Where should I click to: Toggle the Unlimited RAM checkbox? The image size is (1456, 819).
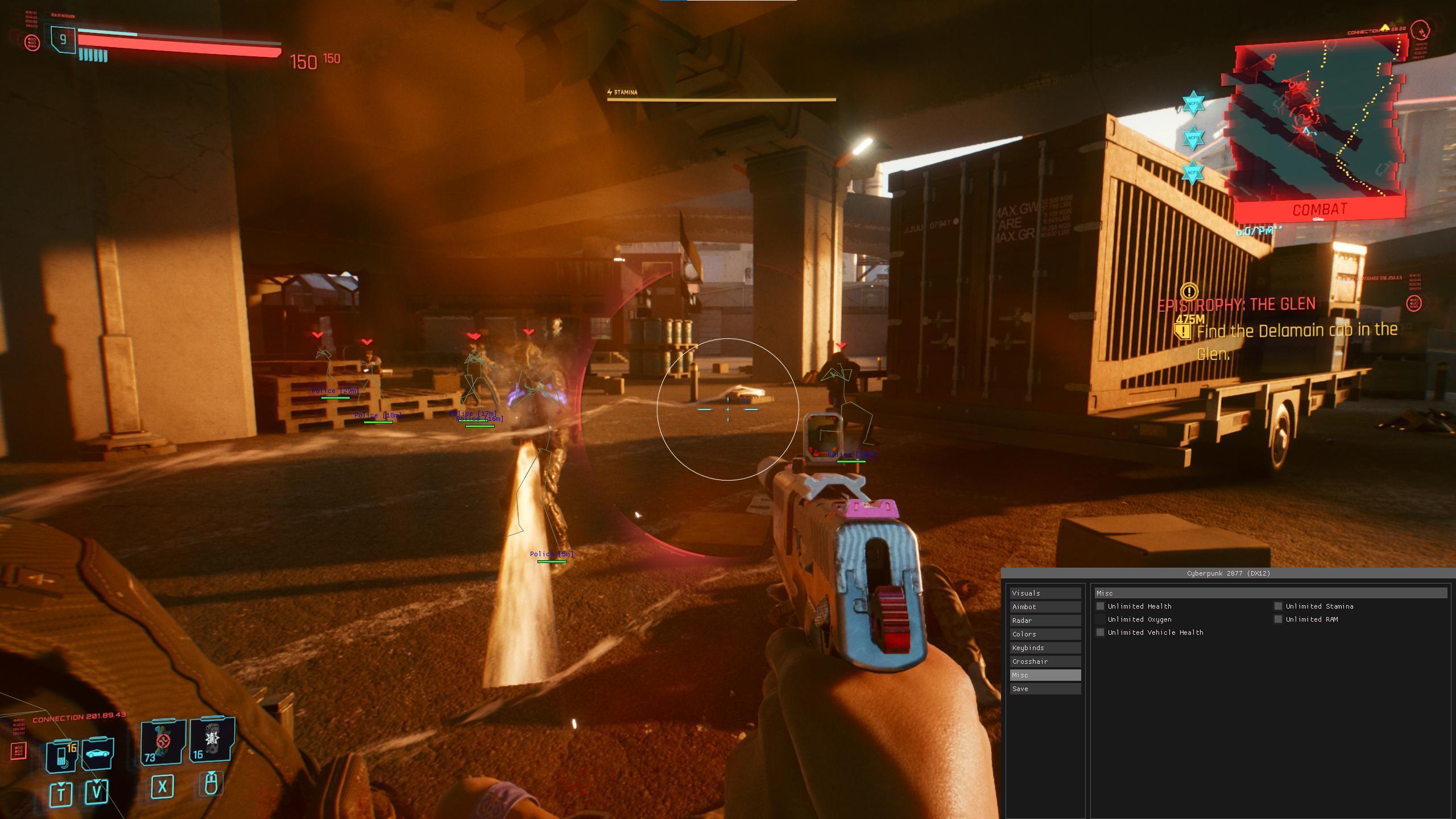tap(1279, 619)
